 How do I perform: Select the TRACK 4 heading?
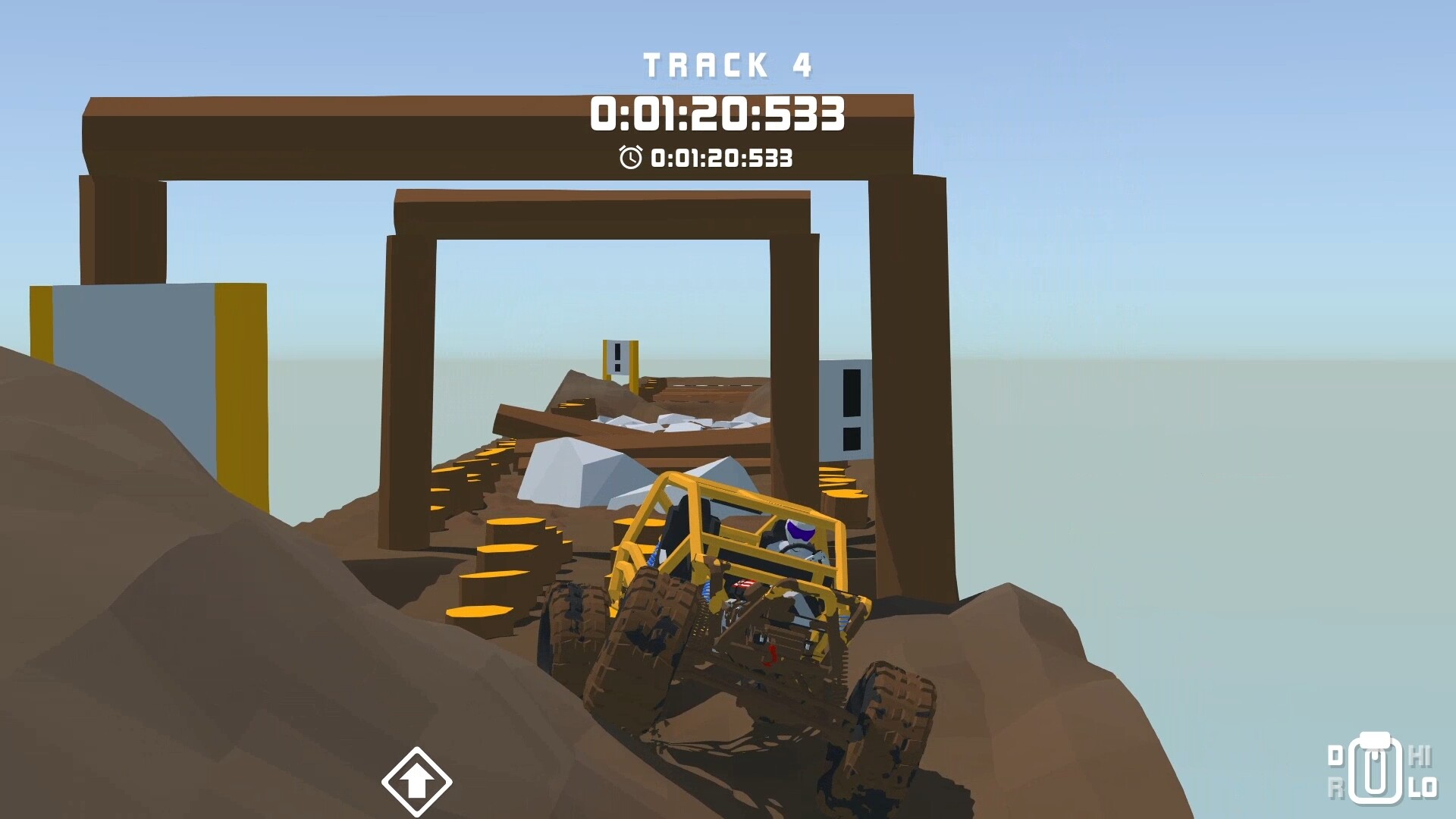click(x=728, y=65)
